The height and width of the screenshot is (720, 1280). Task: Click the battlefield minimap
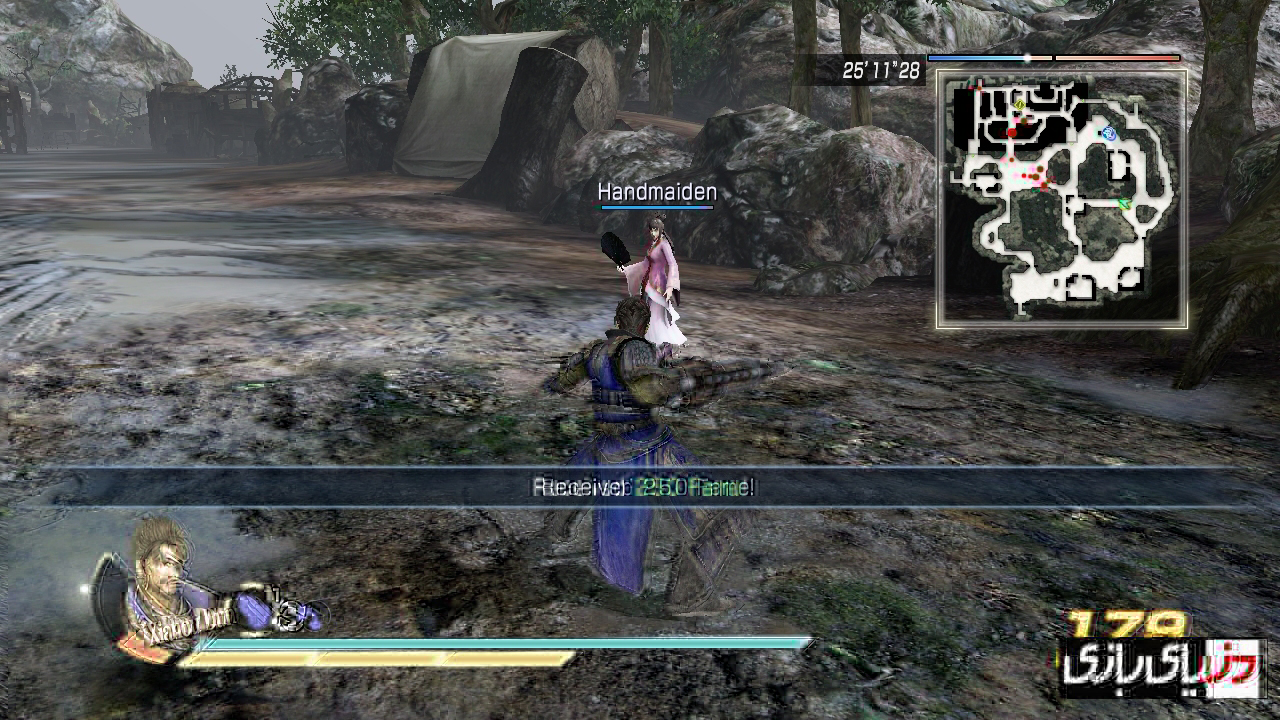click(1062, 198)
